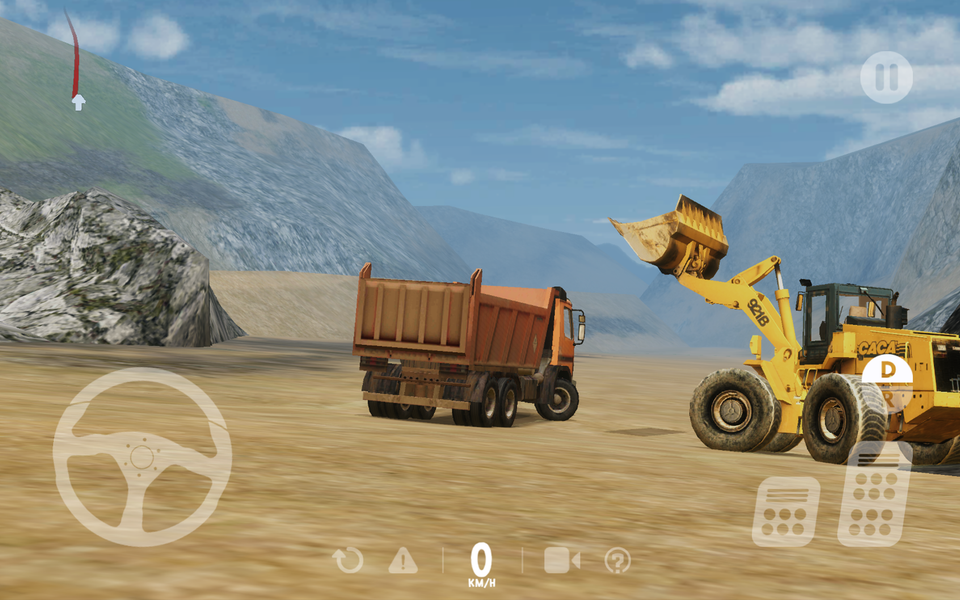Toggle the hazard warning triangle icon

click(403, 560)
